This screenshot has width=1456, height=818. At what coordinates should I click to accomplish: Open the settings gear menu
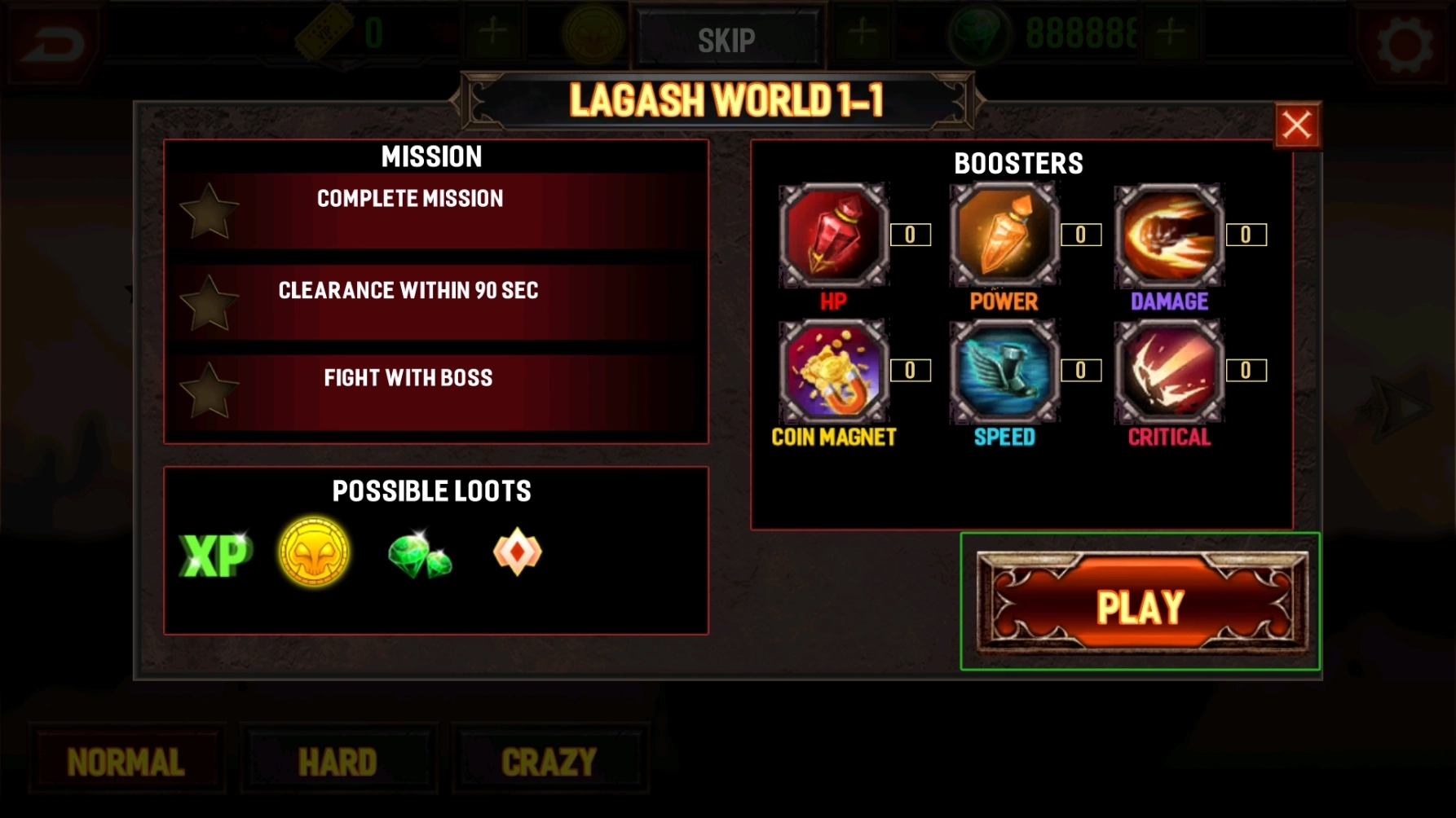[x=1404, y=42]
